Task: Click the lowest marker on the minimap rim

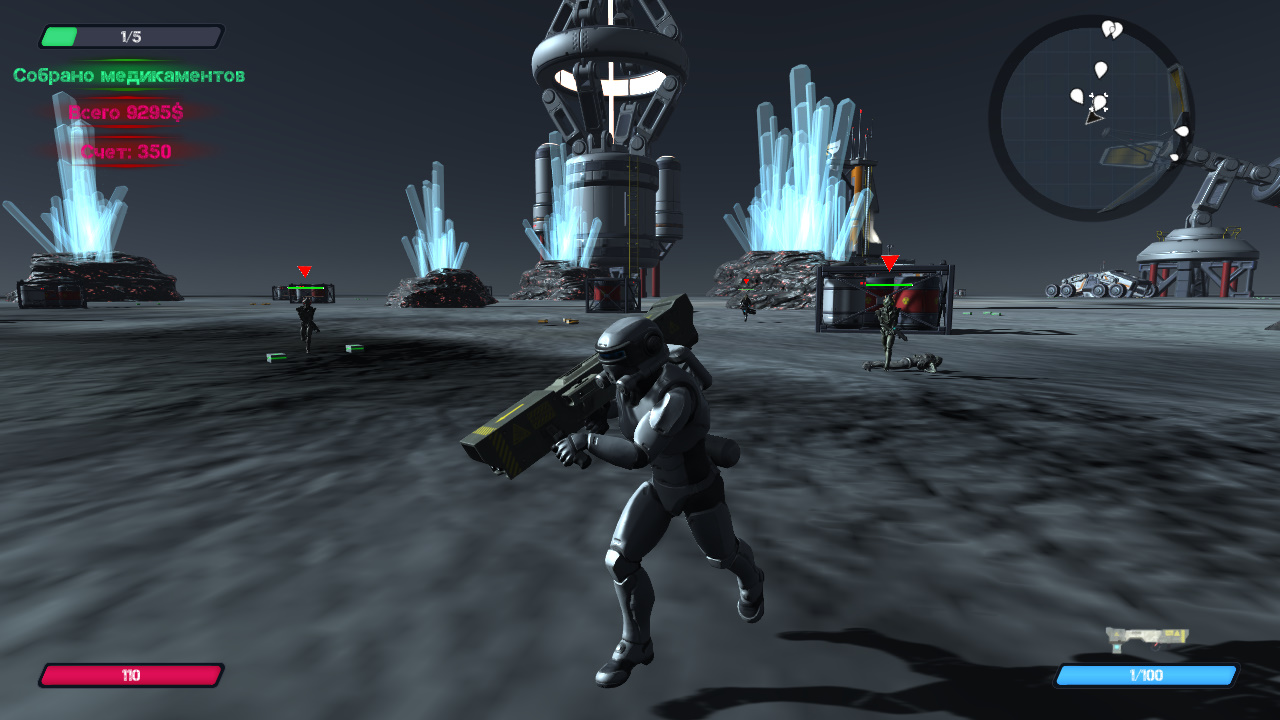Action: 1173,157
